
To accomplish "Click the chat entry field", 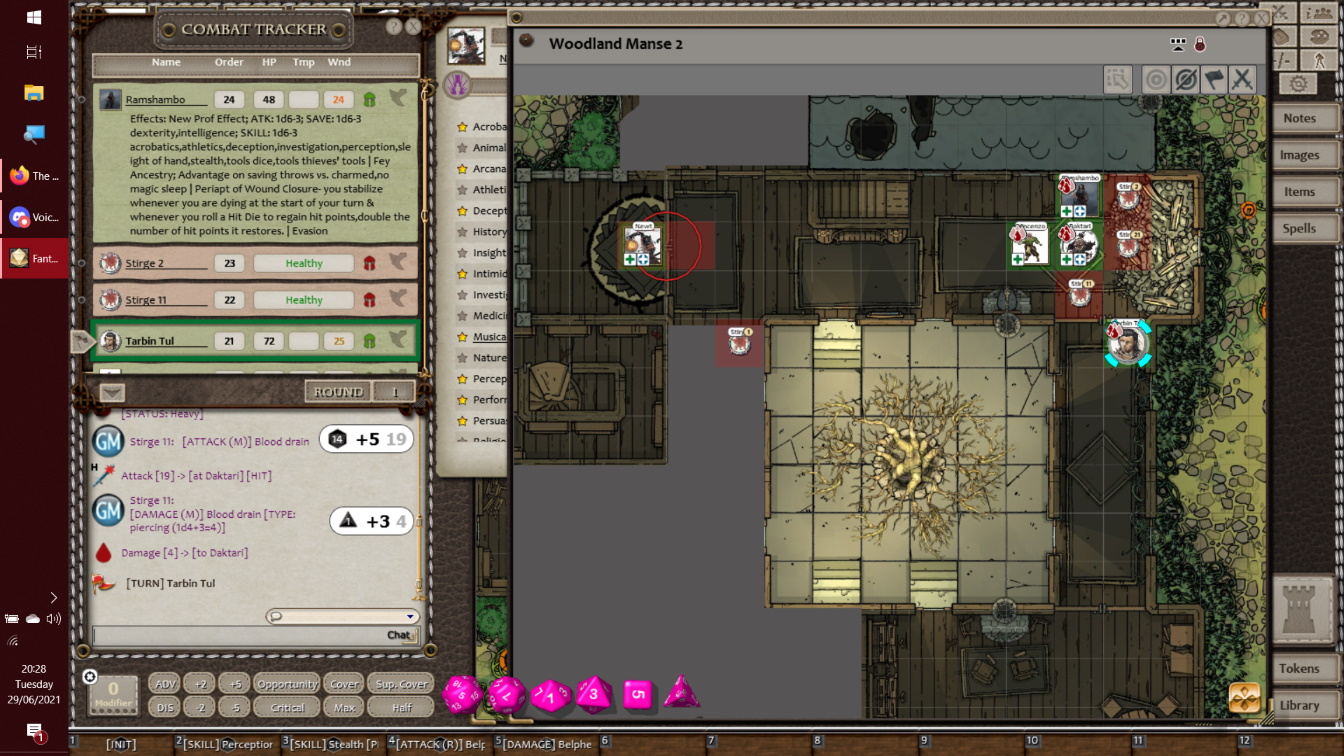I will point(240,635).
